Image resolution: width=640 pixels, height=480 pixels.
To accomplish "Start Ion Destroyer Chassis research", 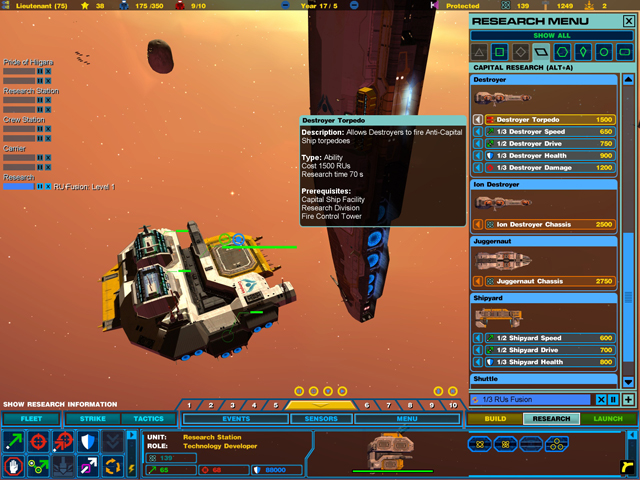I will [553, 224].
